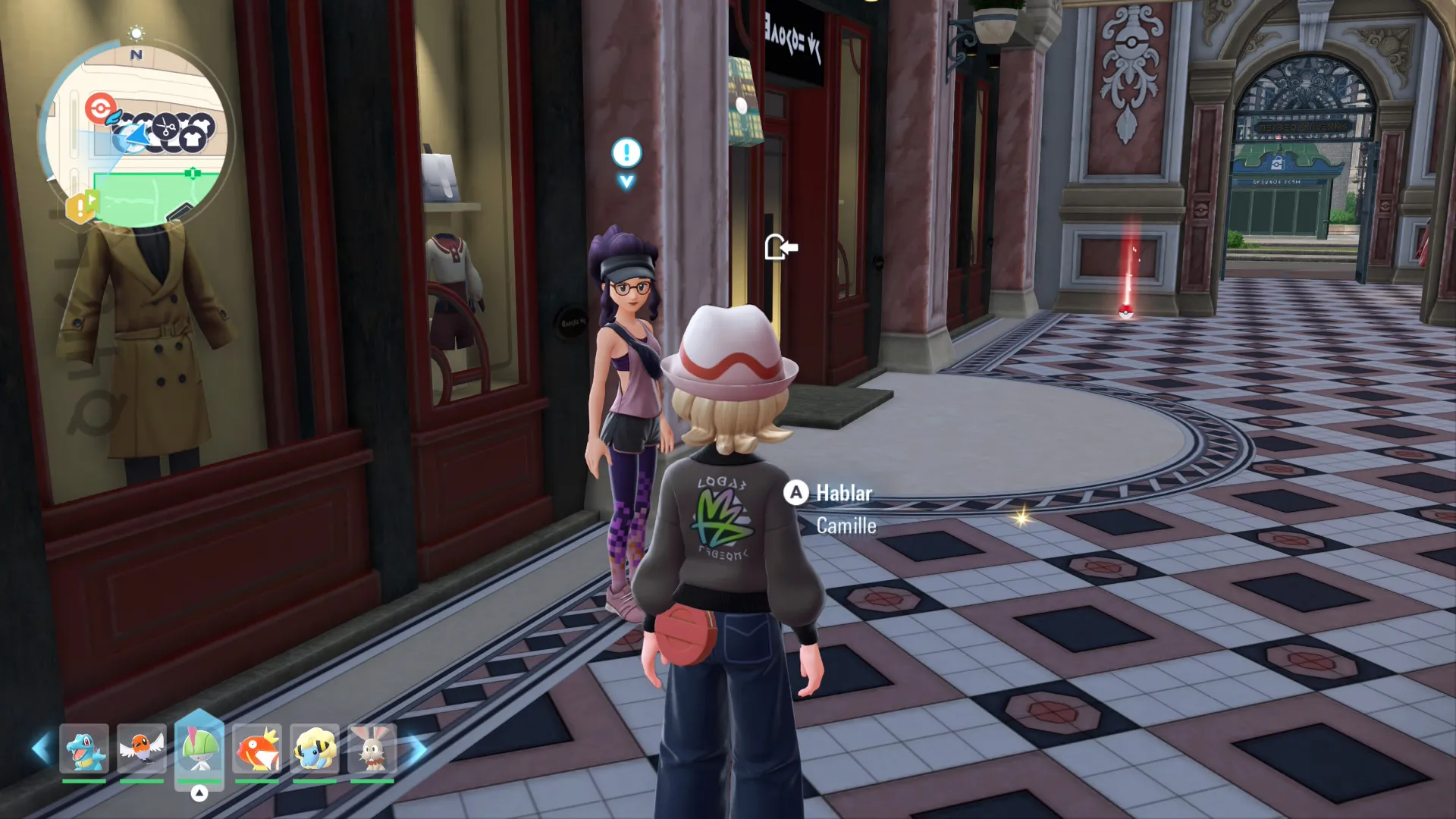1456x819 pixels.
Task: Select Bunnelby in the party bar
Action: point(372,749)
